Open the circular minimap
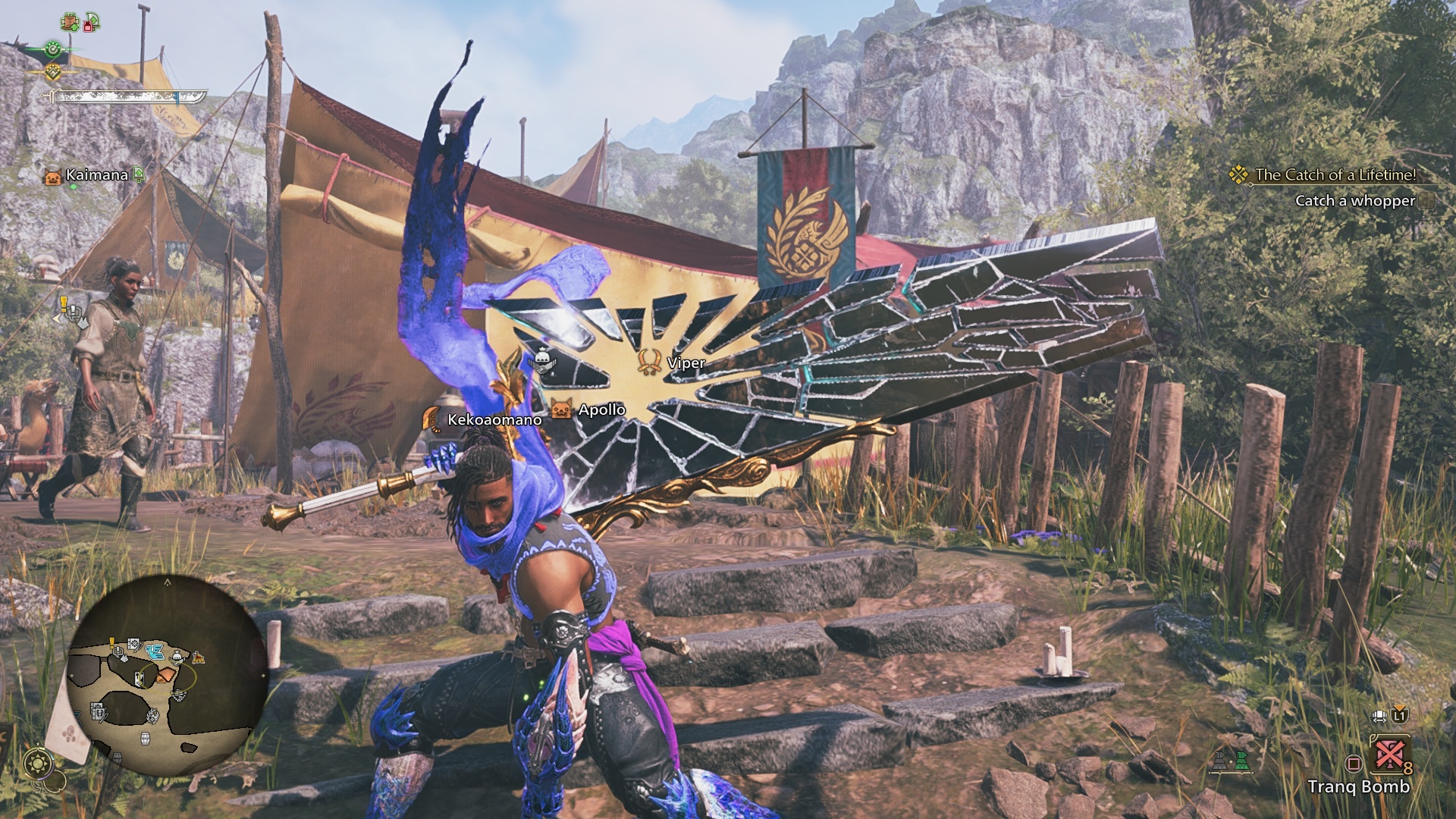This screenshot has height=819, width=1456. [166, 675]
